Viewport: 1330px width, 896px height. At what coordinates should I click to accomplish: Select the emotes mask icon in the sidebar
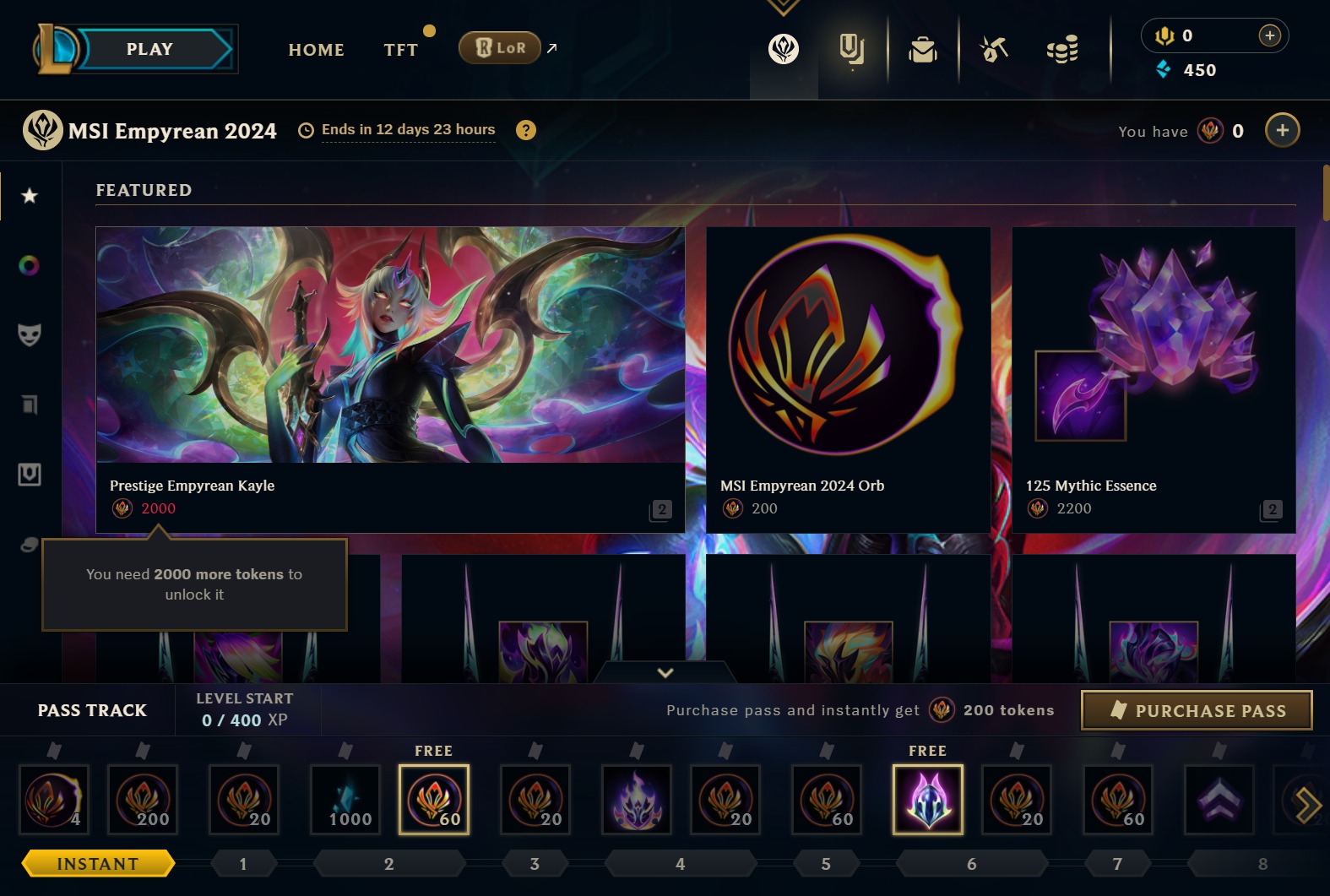point(30,335)
